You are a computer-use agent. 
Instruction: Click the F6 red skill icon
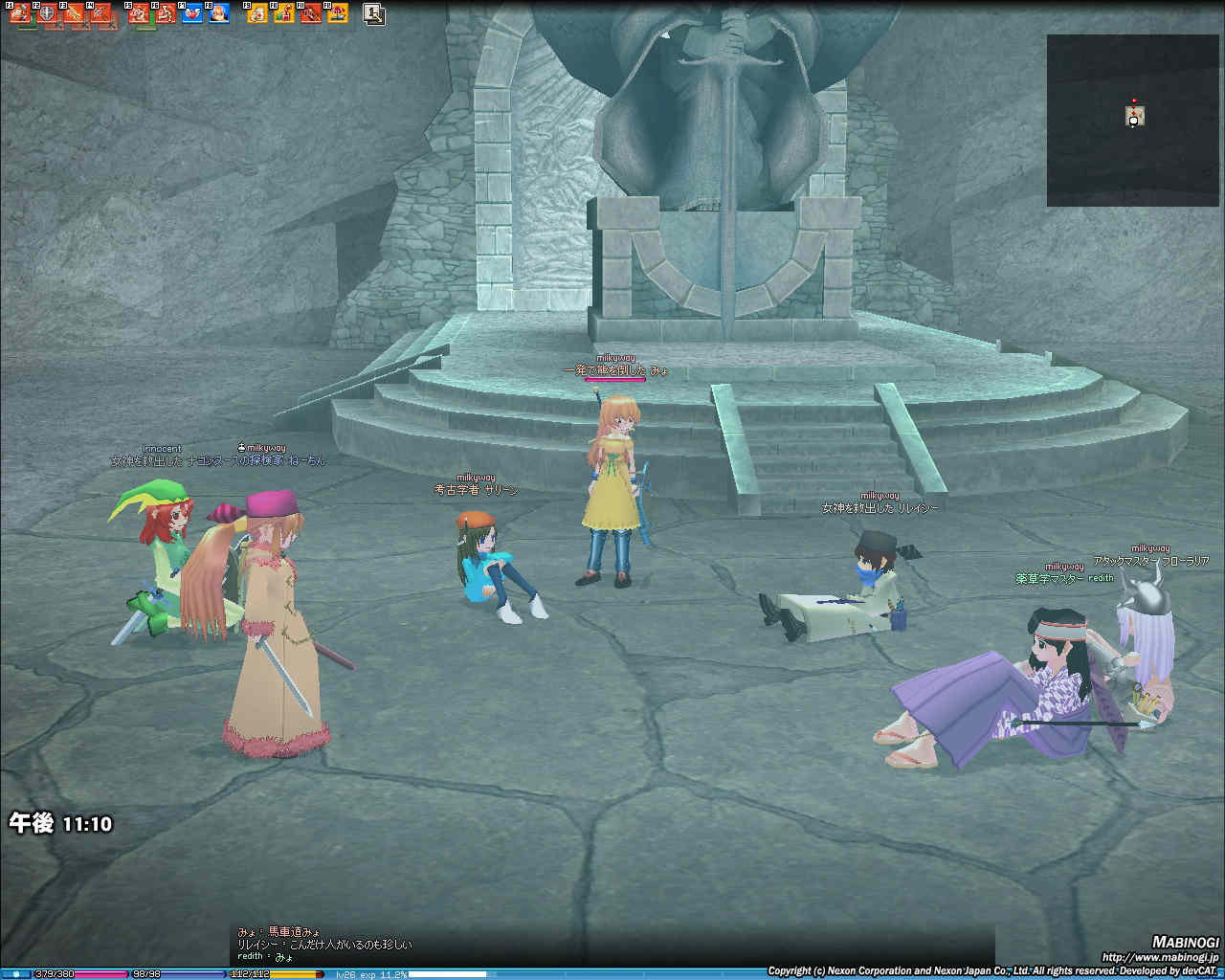click(x=166, y=13)
